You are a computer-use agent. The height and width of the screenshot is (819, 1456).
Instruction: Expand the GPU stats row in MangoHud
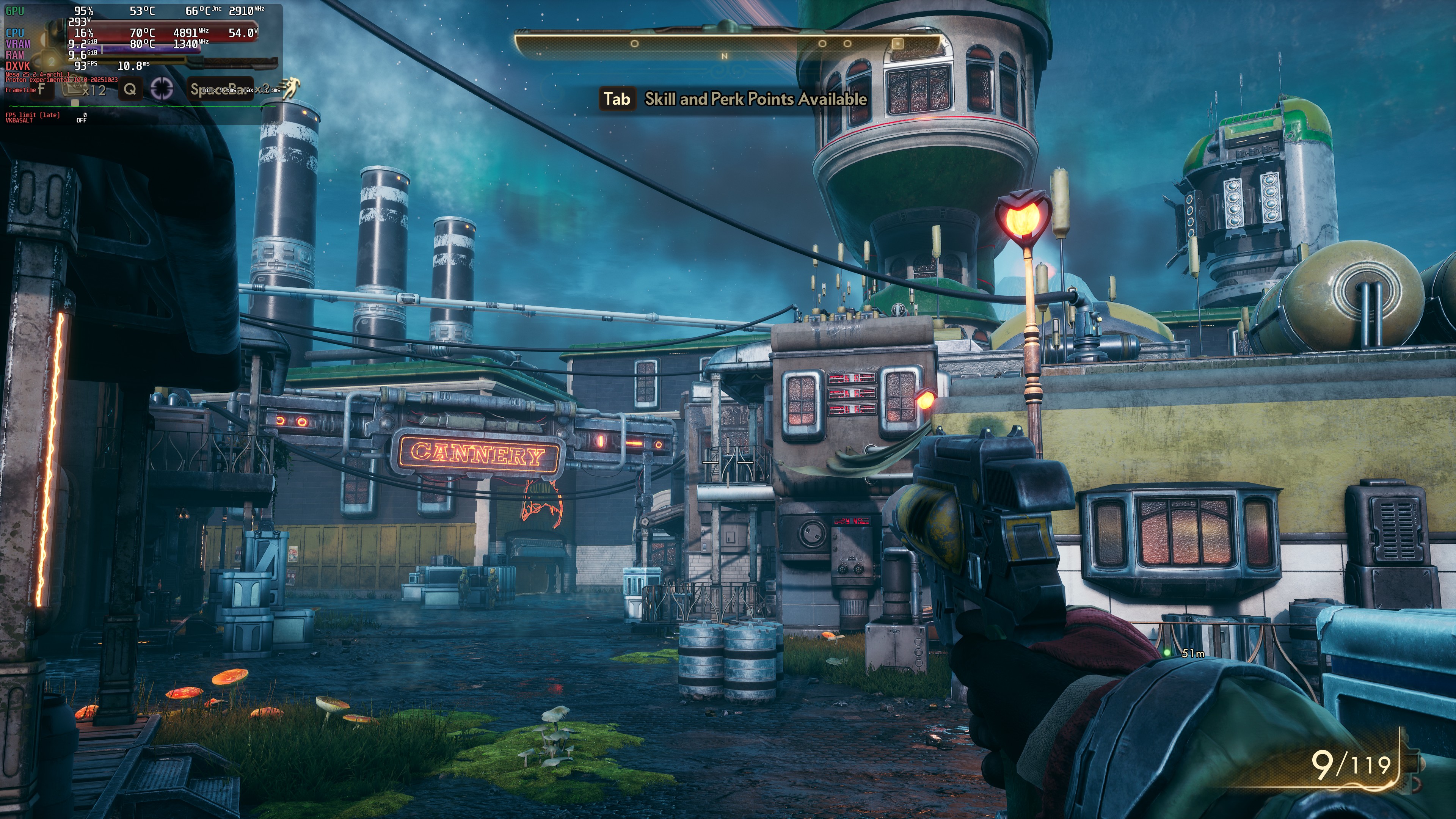coord(15,10)
